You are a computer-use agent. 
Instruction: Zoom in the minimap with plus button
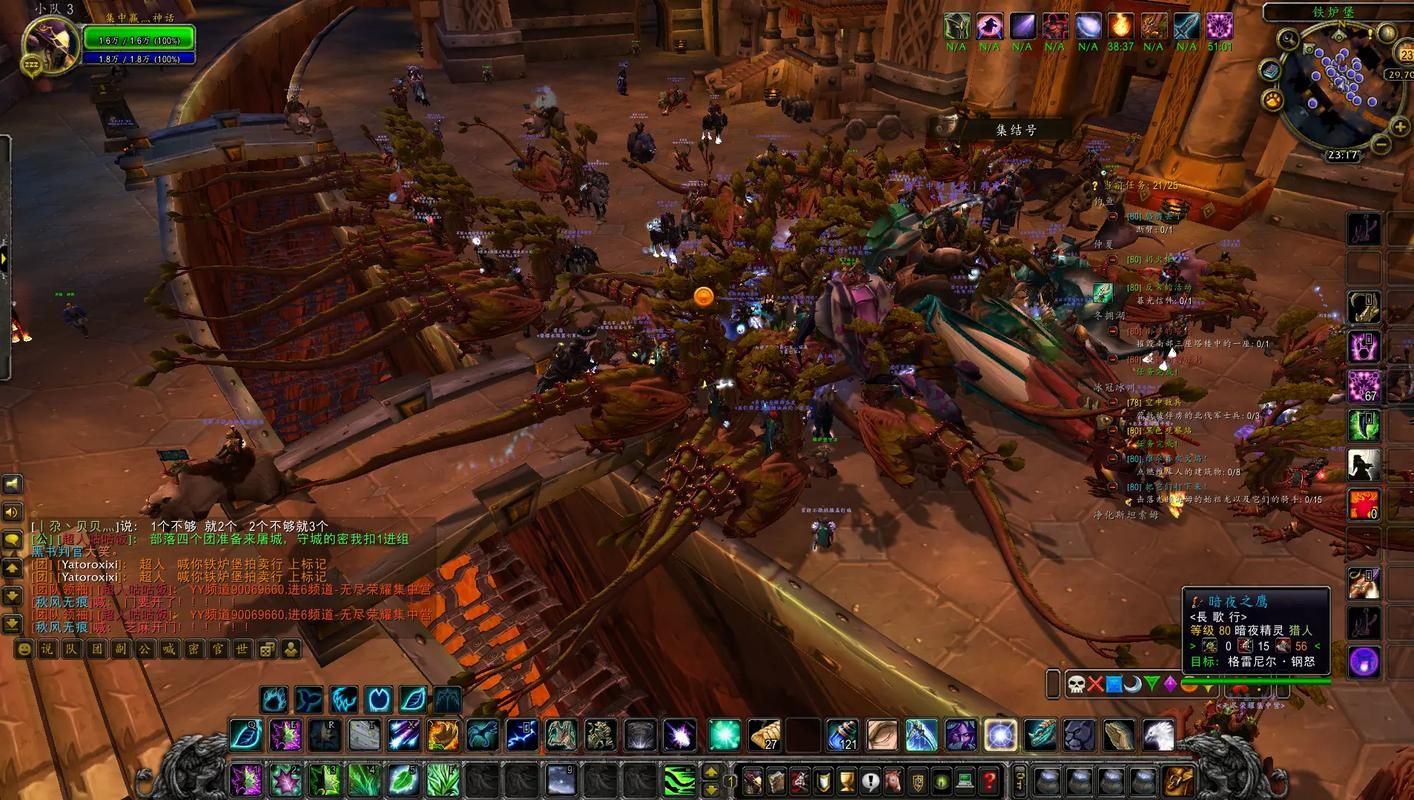[x=1400, y=127]
